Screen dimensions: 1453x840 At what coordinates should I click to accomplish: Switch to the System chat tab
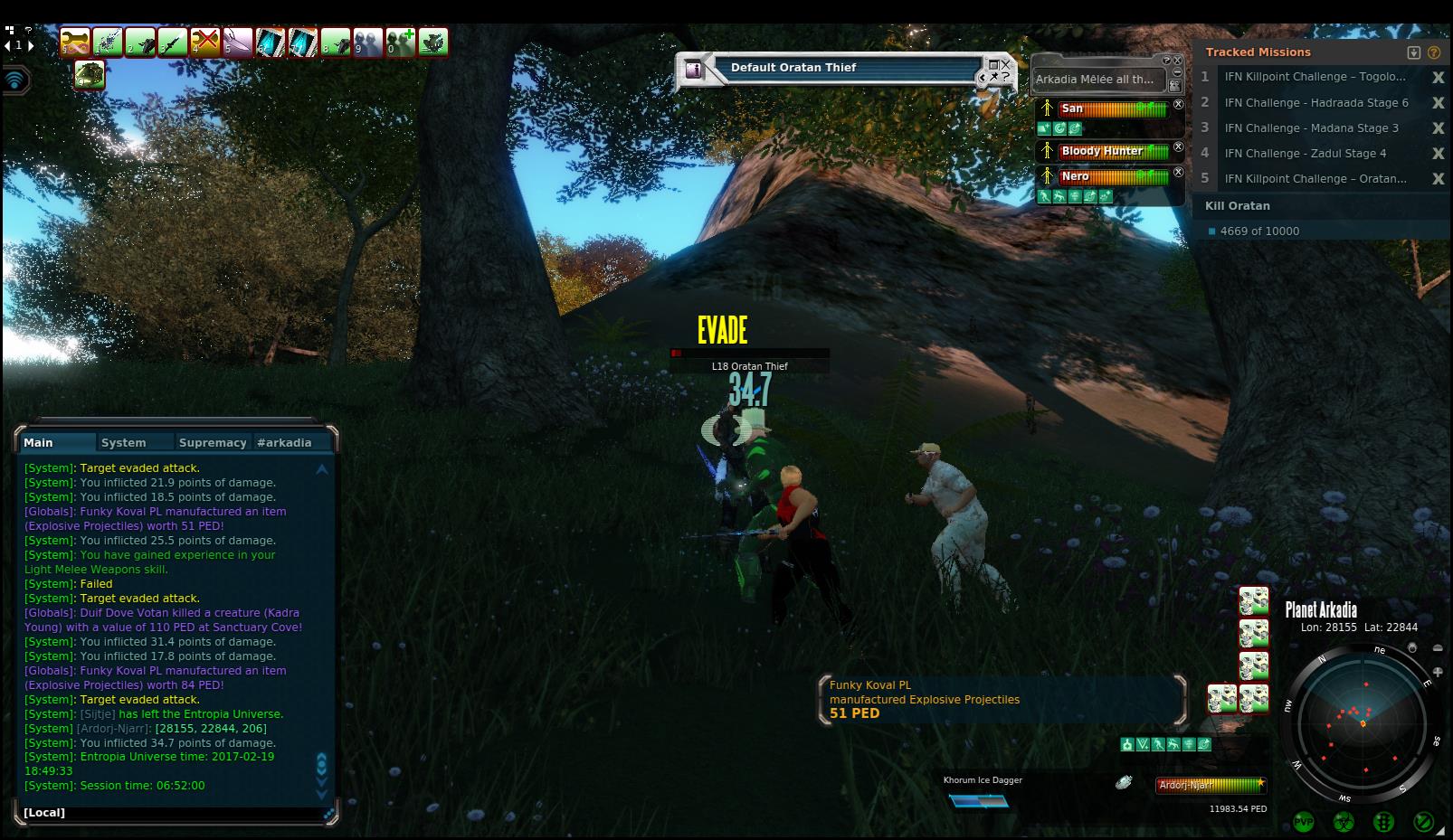124,442
